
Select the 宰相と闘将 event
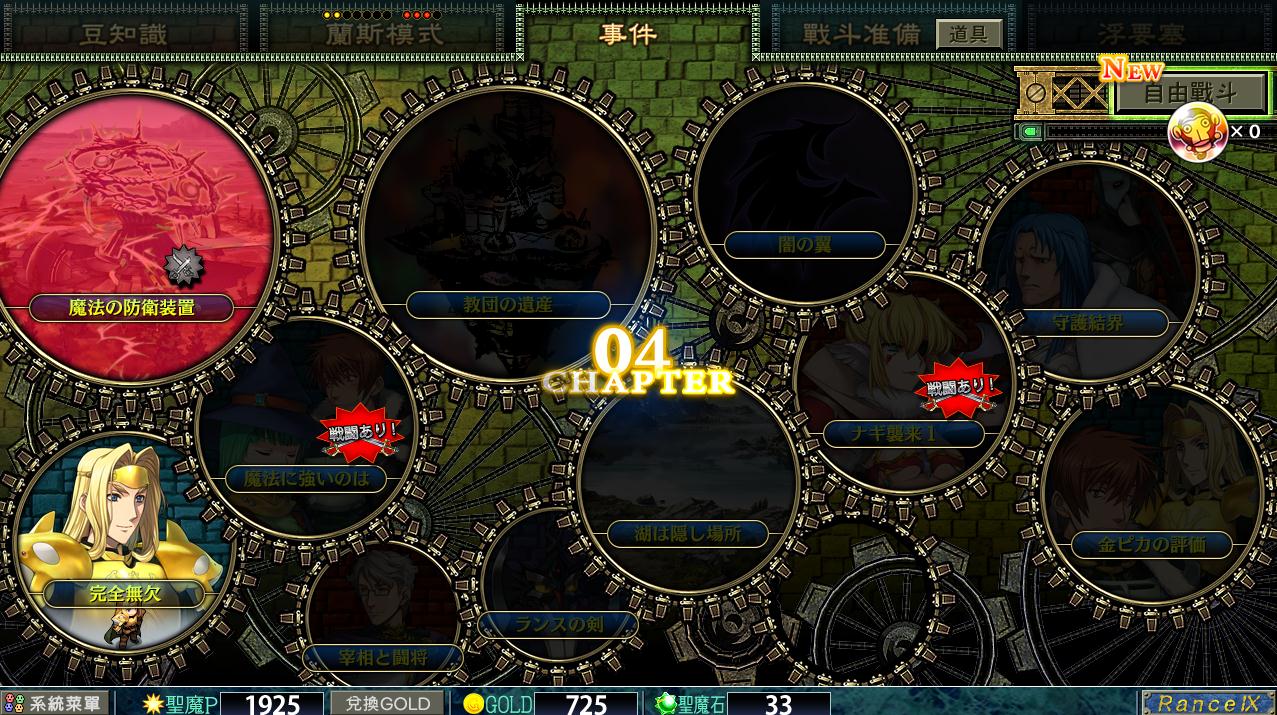[383, 657]
